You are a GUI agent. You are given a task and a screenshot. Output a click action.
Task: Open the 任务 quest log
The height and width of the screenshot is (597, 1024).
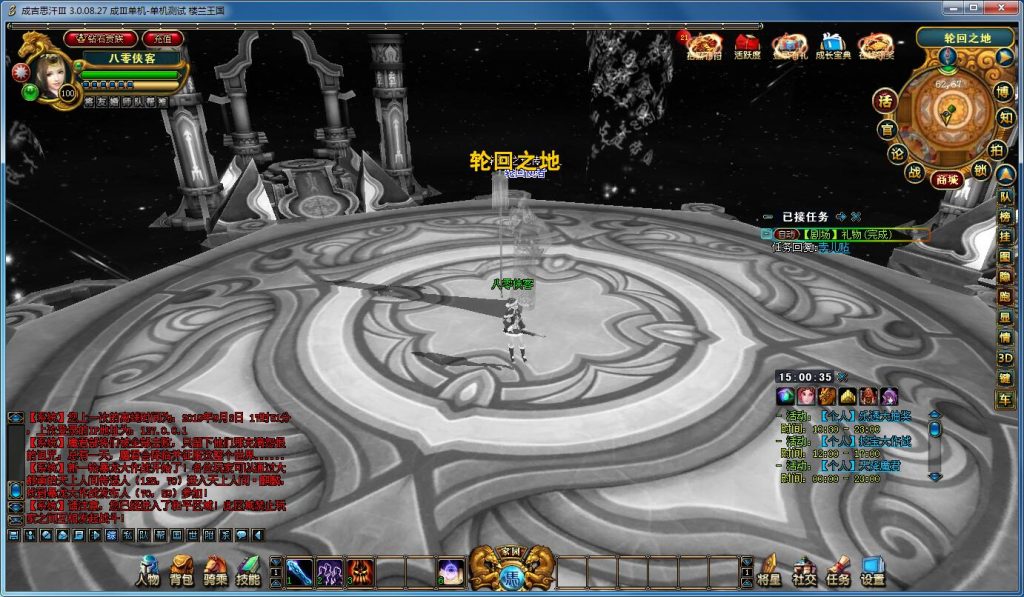[838, 570]
